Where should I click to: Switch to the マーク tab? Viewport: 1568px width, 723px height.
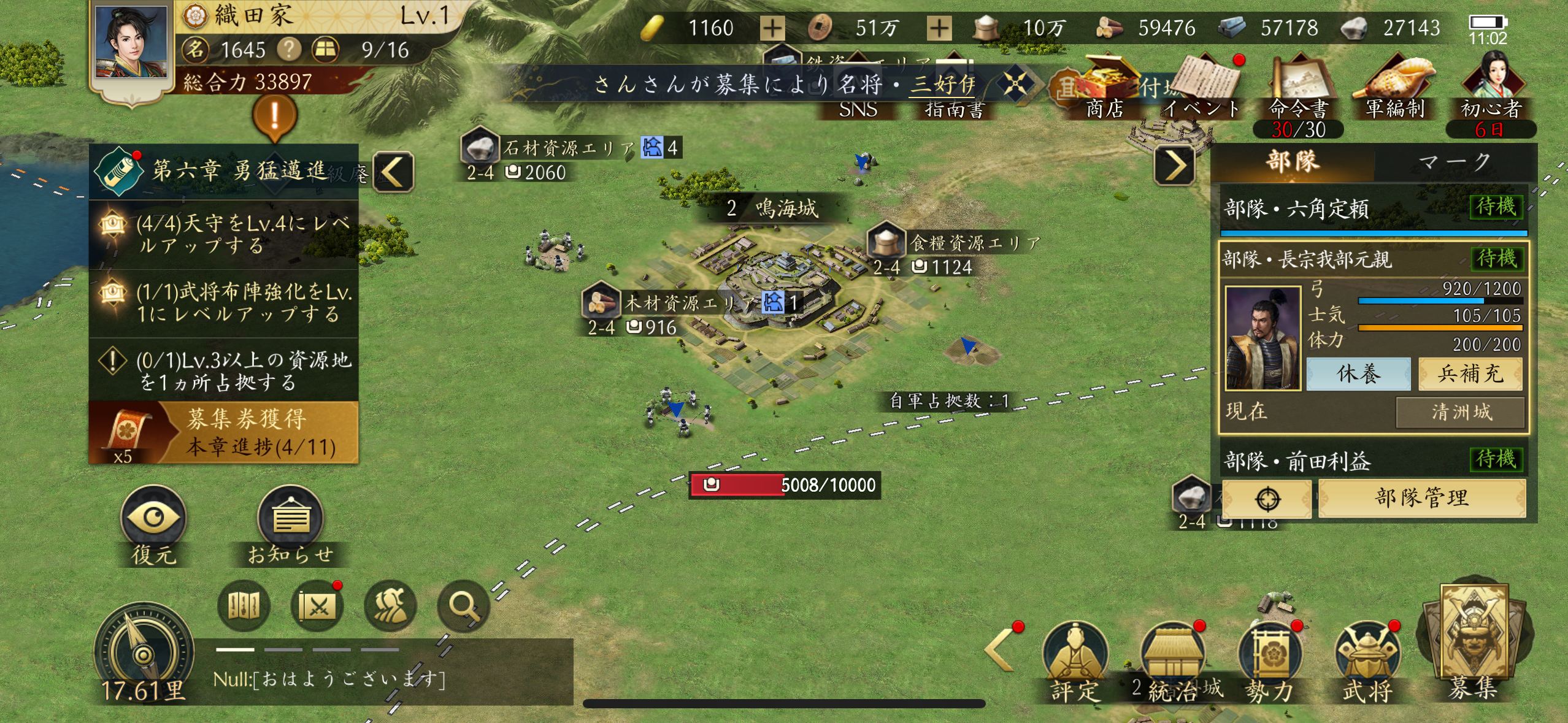pos(1453,163)
